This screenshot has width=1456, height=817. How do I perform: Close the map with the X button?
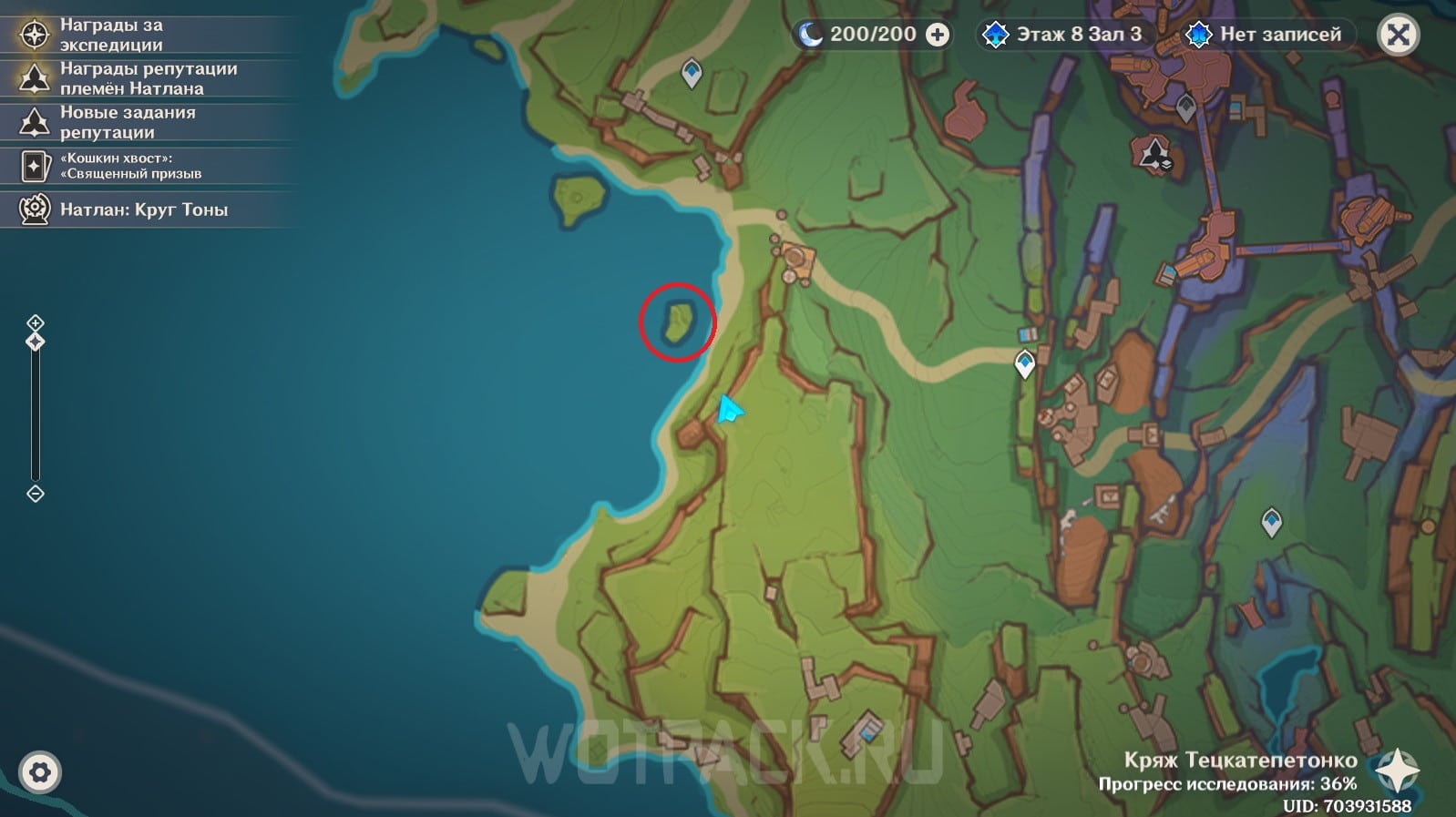pos(1398,36)
